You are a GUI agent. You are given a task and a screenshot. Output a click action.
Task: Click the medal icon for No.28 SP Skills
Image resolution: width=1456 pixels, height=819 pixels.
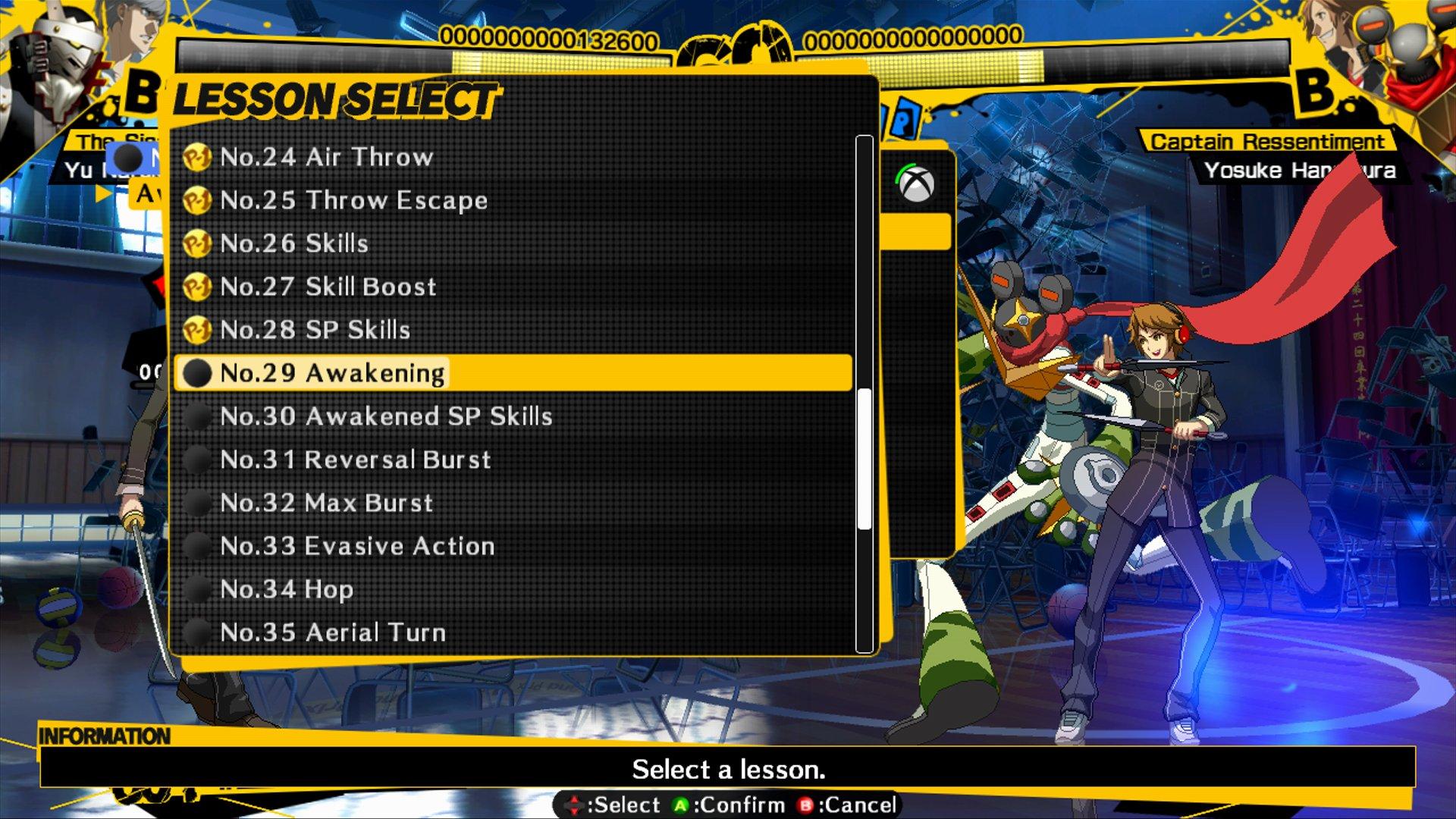click(199, 330)
